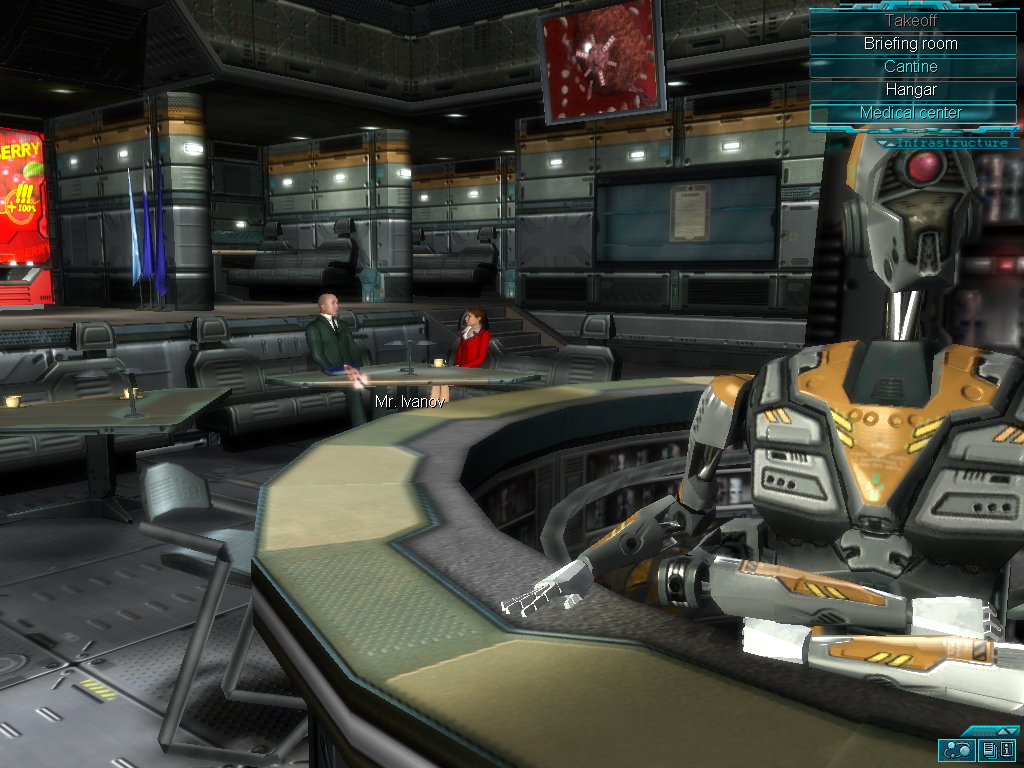Select Takeoff in the Infrastructure menu
1024x768 pixels.
click(911, 20)
